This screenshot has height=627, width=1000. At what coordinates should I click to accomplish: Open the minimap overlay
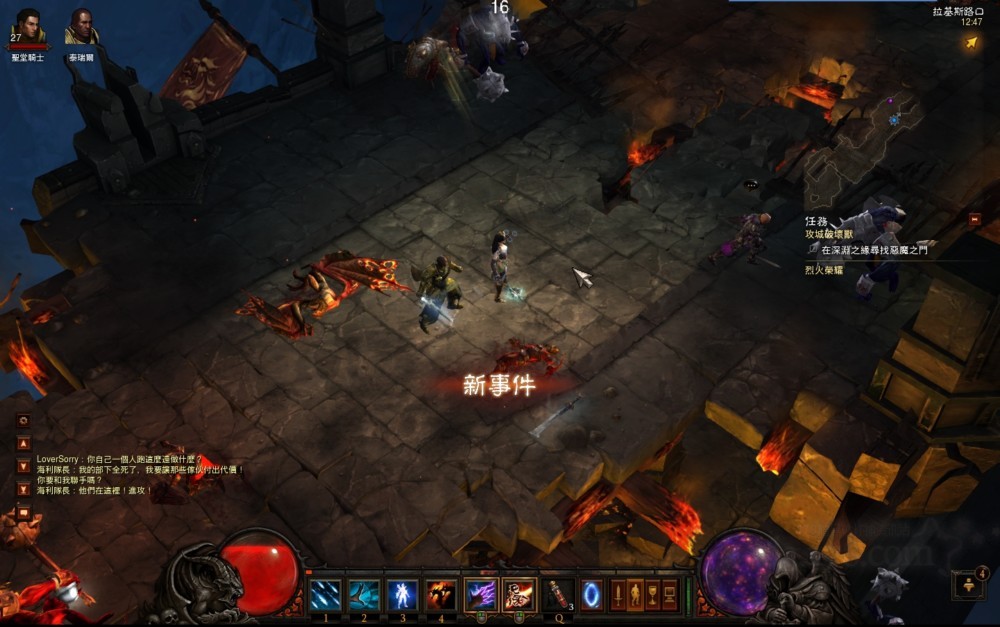(972, 42)
